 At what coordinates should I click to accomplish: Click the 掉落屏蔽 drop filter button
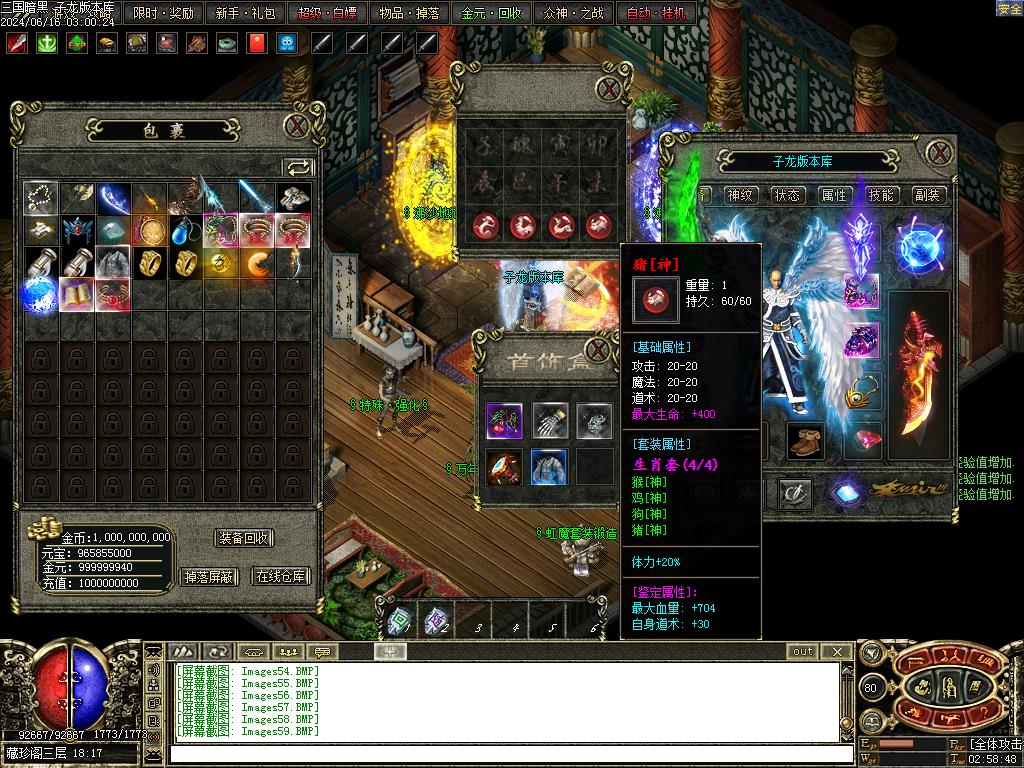[208, 576]
